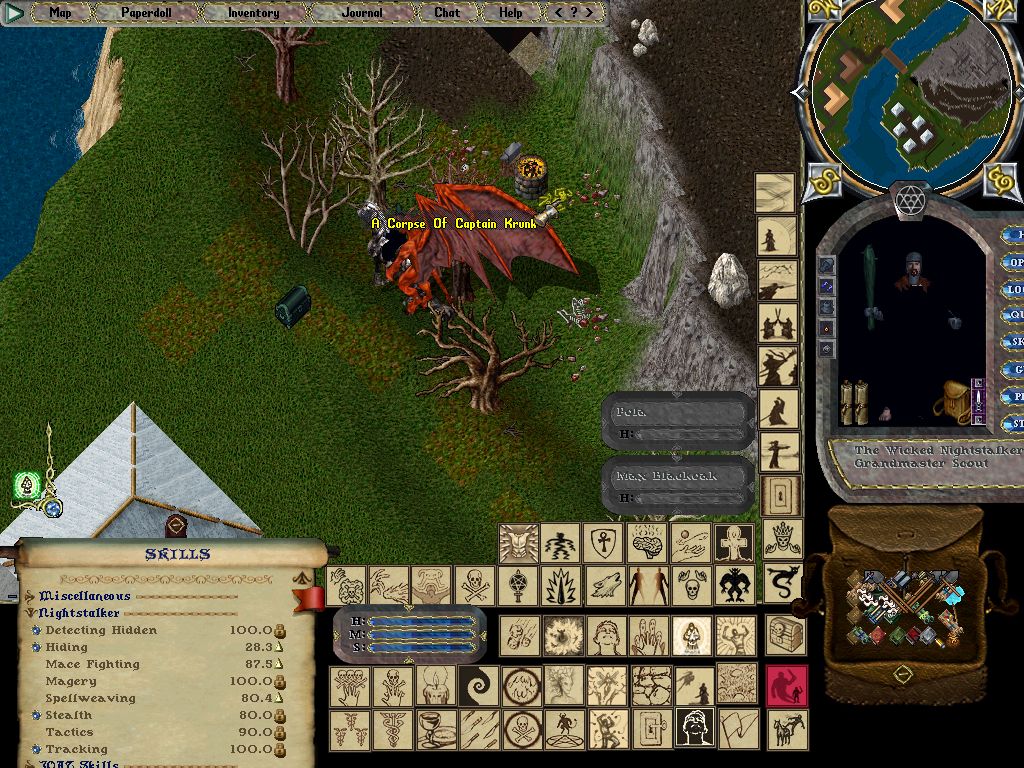Image resolution: width=1024 pixels, height=768 pixels.
Task: Open the Paperdoll from top menu
Action: click(x=146, y=13)
